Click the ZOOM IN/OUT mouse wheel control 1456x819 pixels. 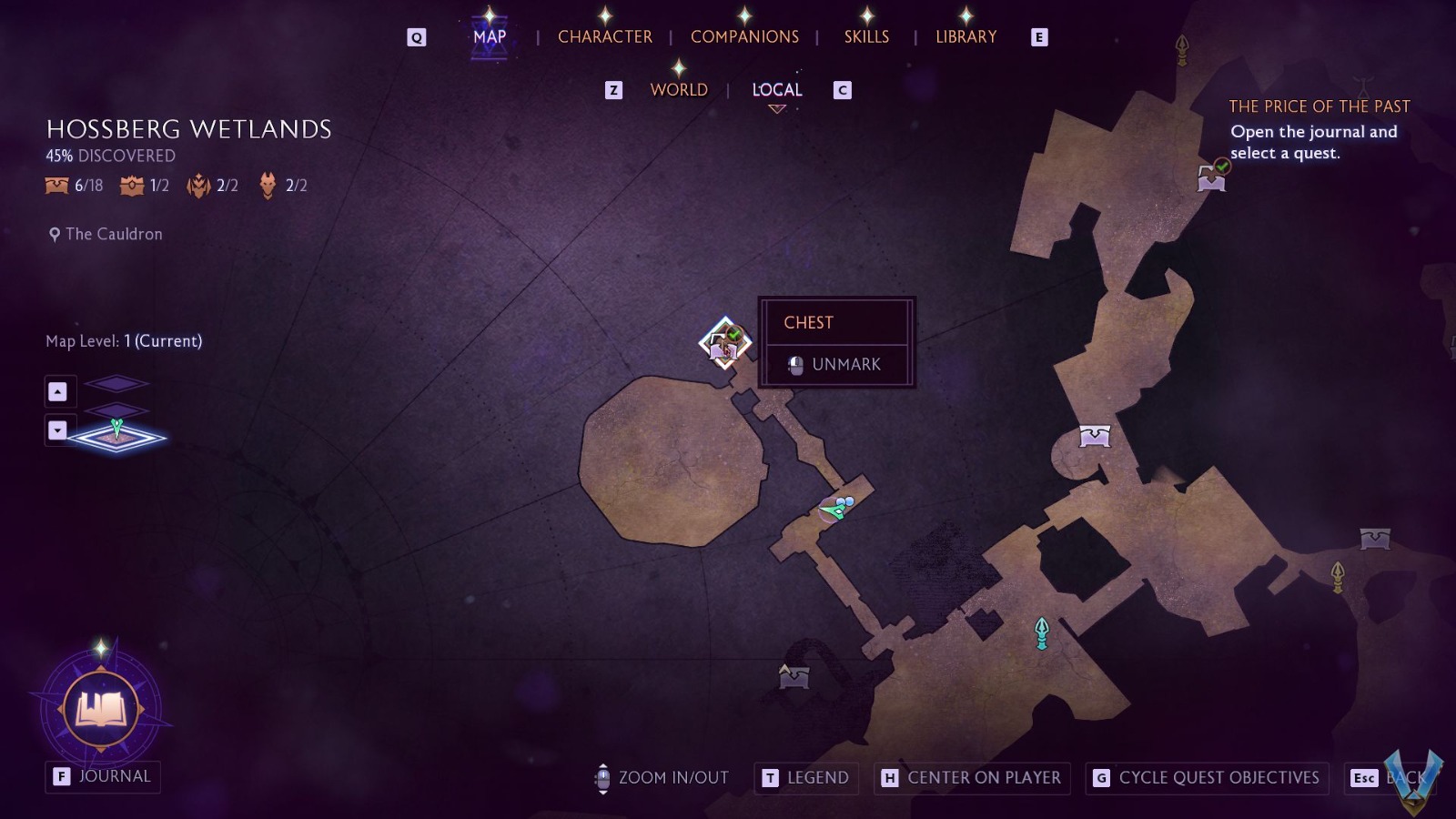click(602, 778)
